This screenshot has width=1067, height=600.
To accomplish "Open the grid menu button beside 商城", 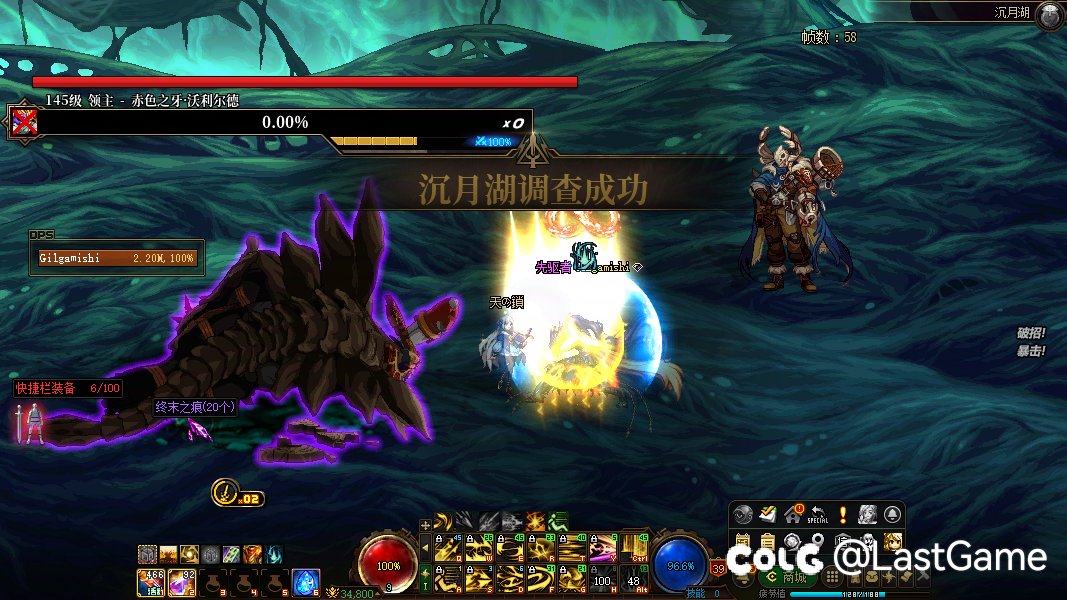I will point(831,577).
